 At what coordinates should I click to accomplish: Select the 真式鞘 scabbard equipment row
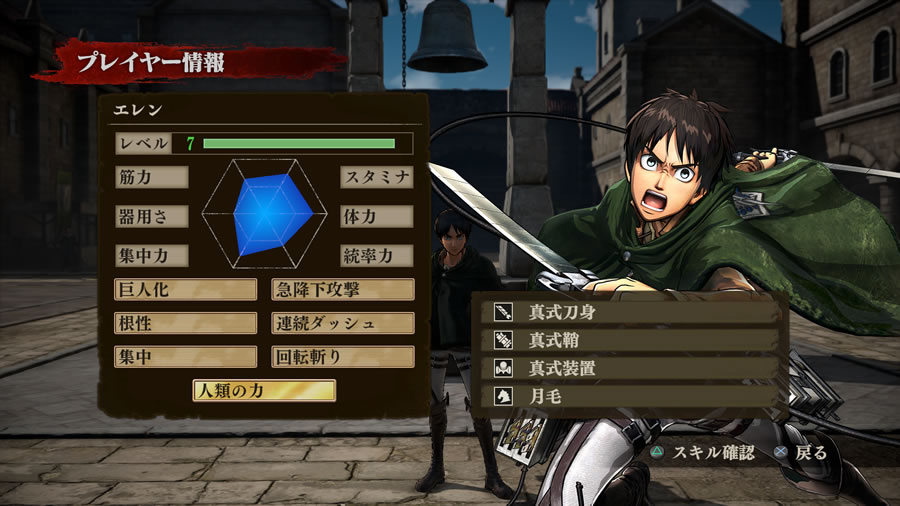[630, 340]
